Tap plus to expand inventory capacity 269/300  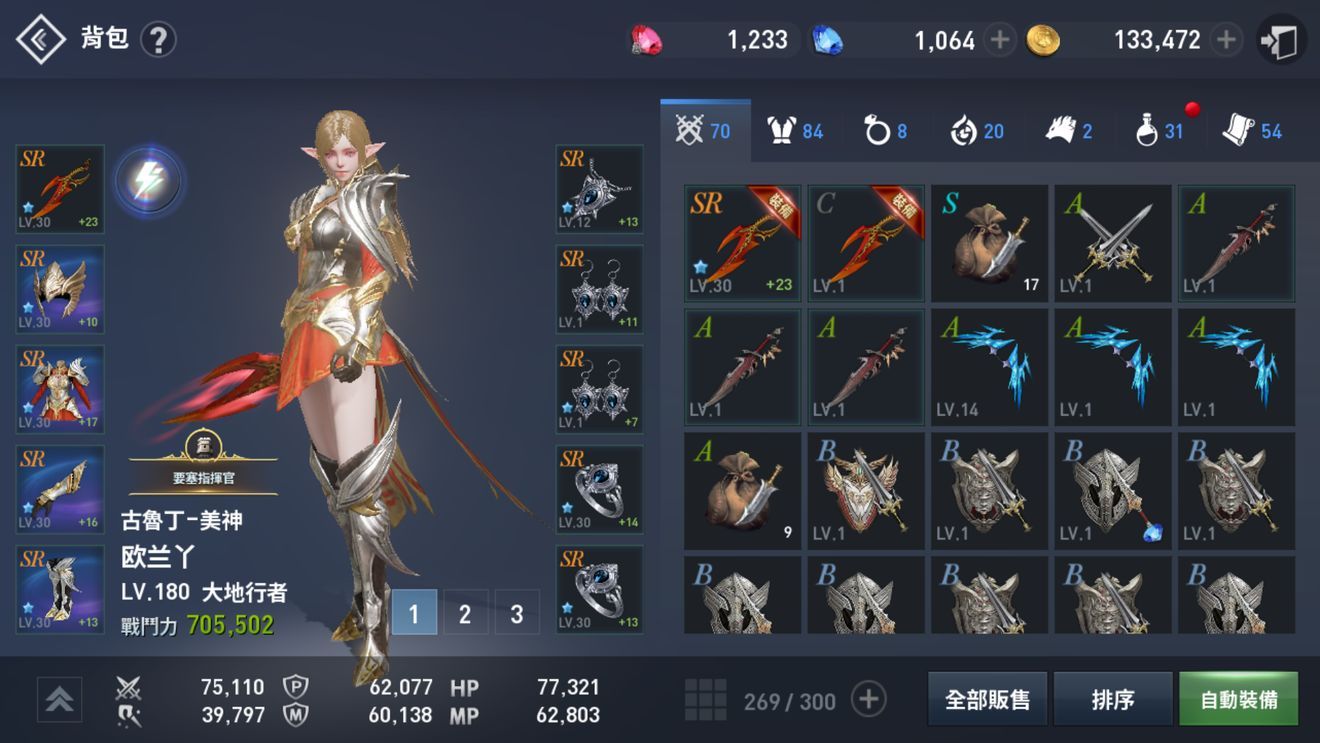869,700
